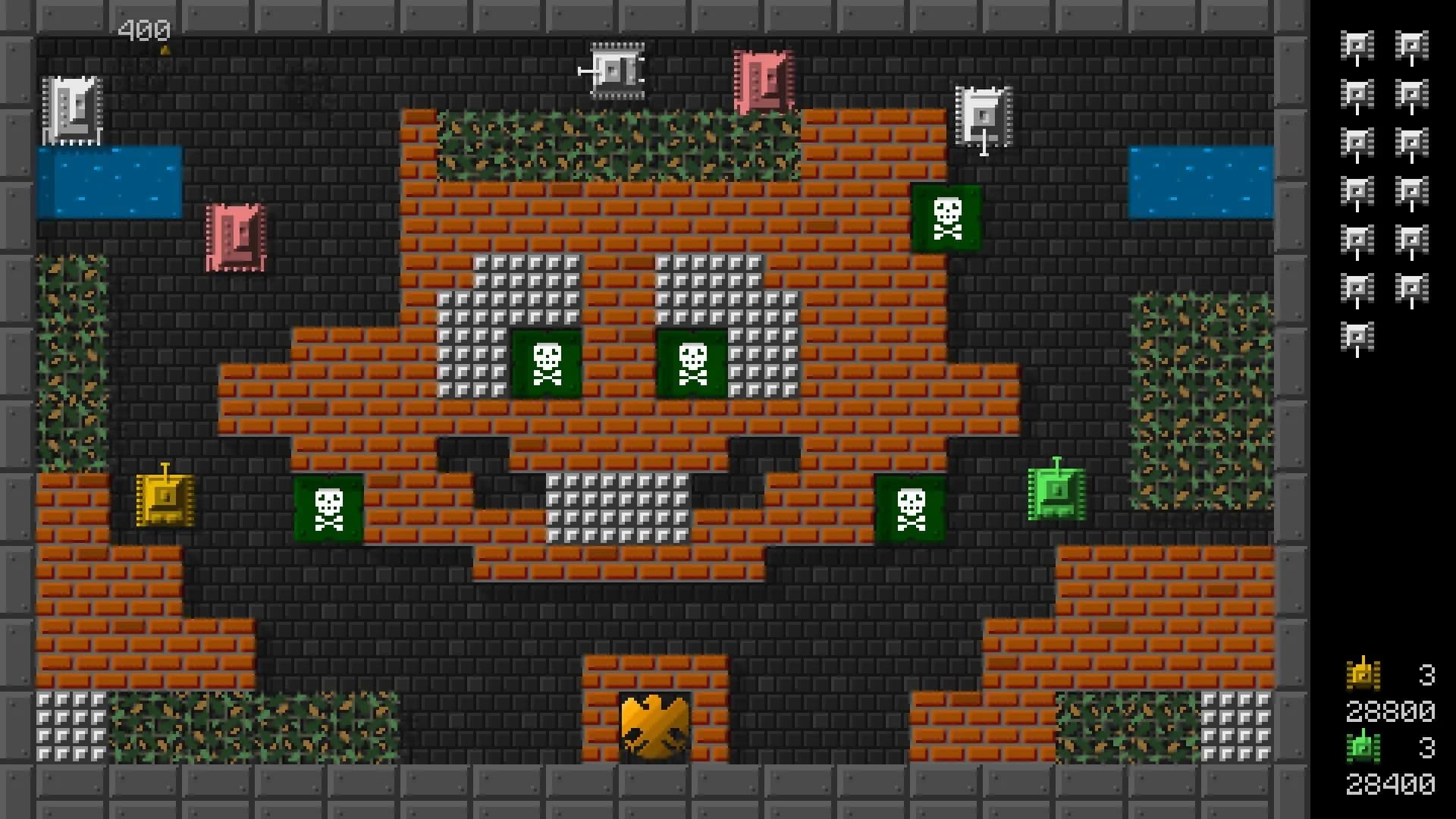
Task: Click the silver tank near the top-right
Action: [x=984, y=114]
